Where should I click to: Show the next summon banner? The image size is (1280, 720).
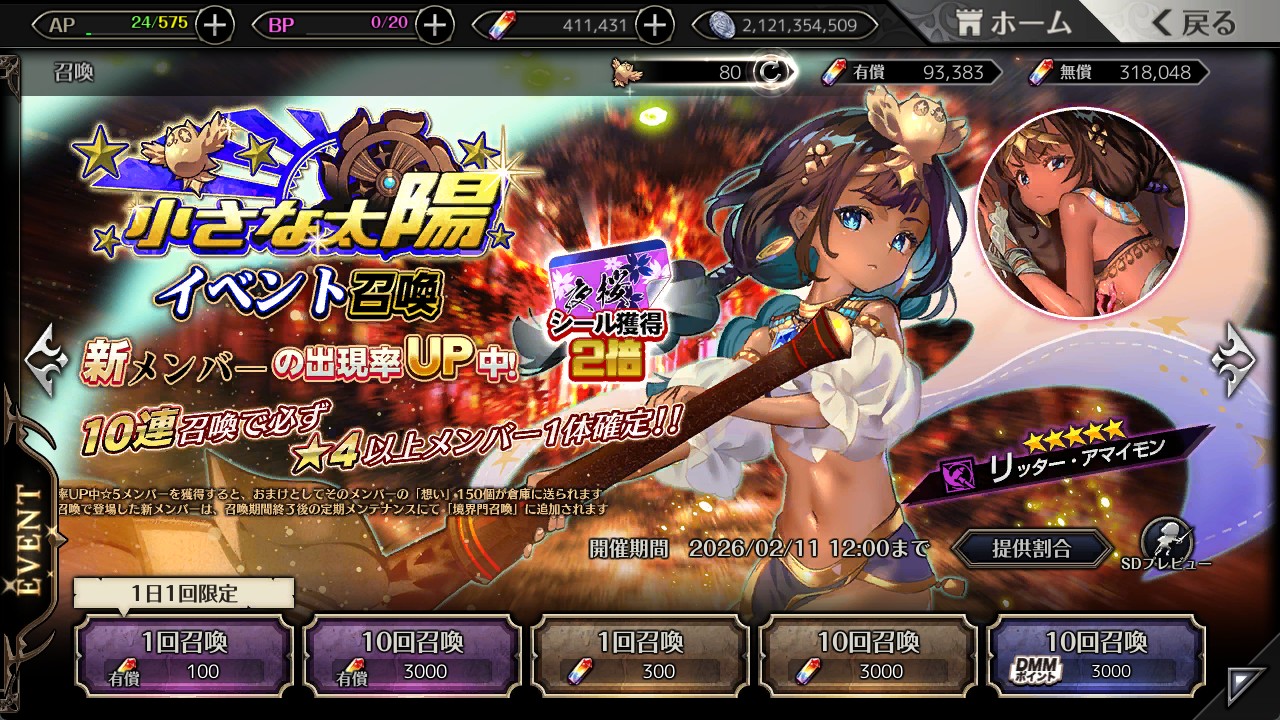[1234, 359]
